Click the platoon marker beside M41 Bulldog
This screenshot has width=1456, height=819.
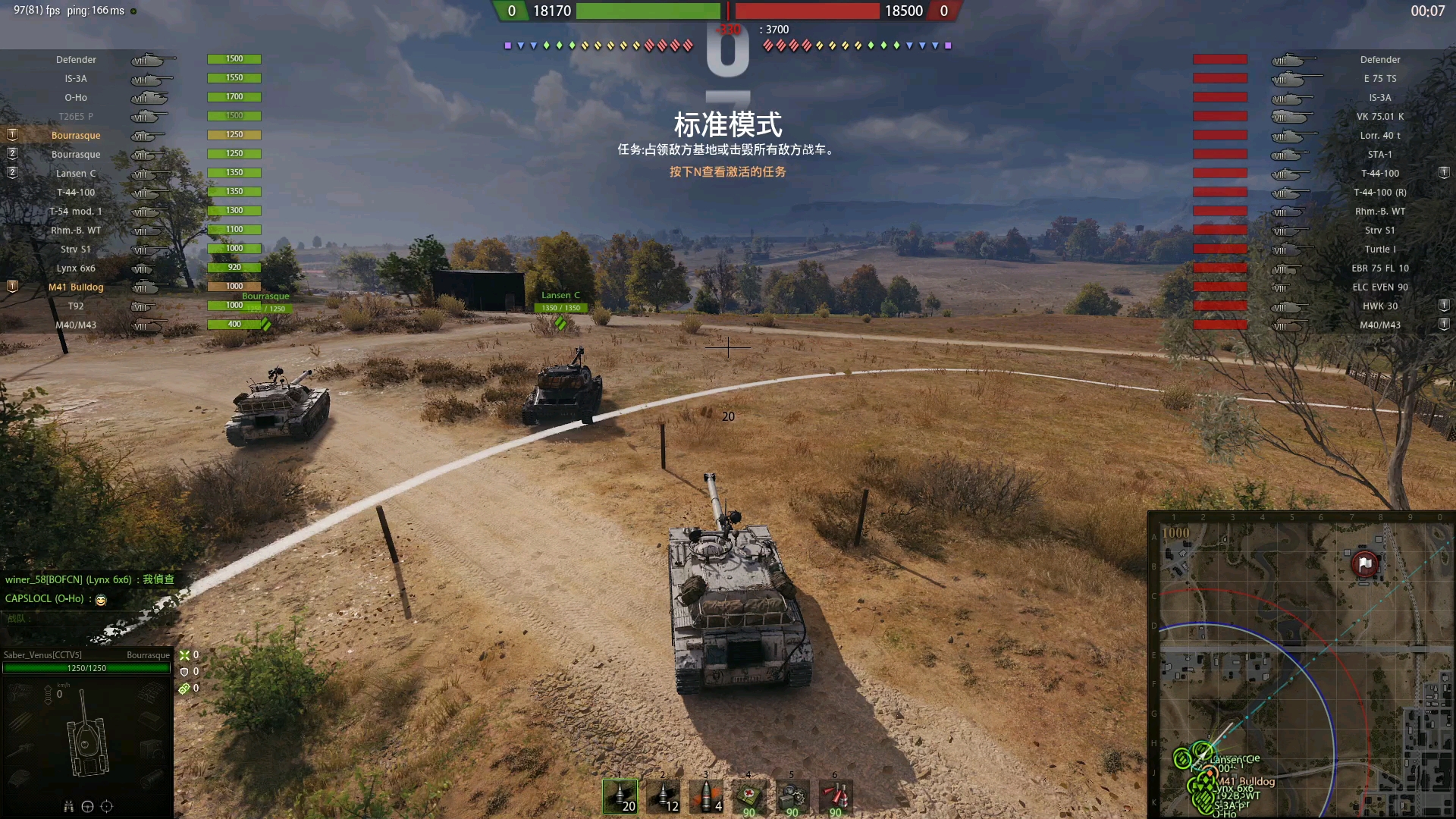tap(12, 287)
